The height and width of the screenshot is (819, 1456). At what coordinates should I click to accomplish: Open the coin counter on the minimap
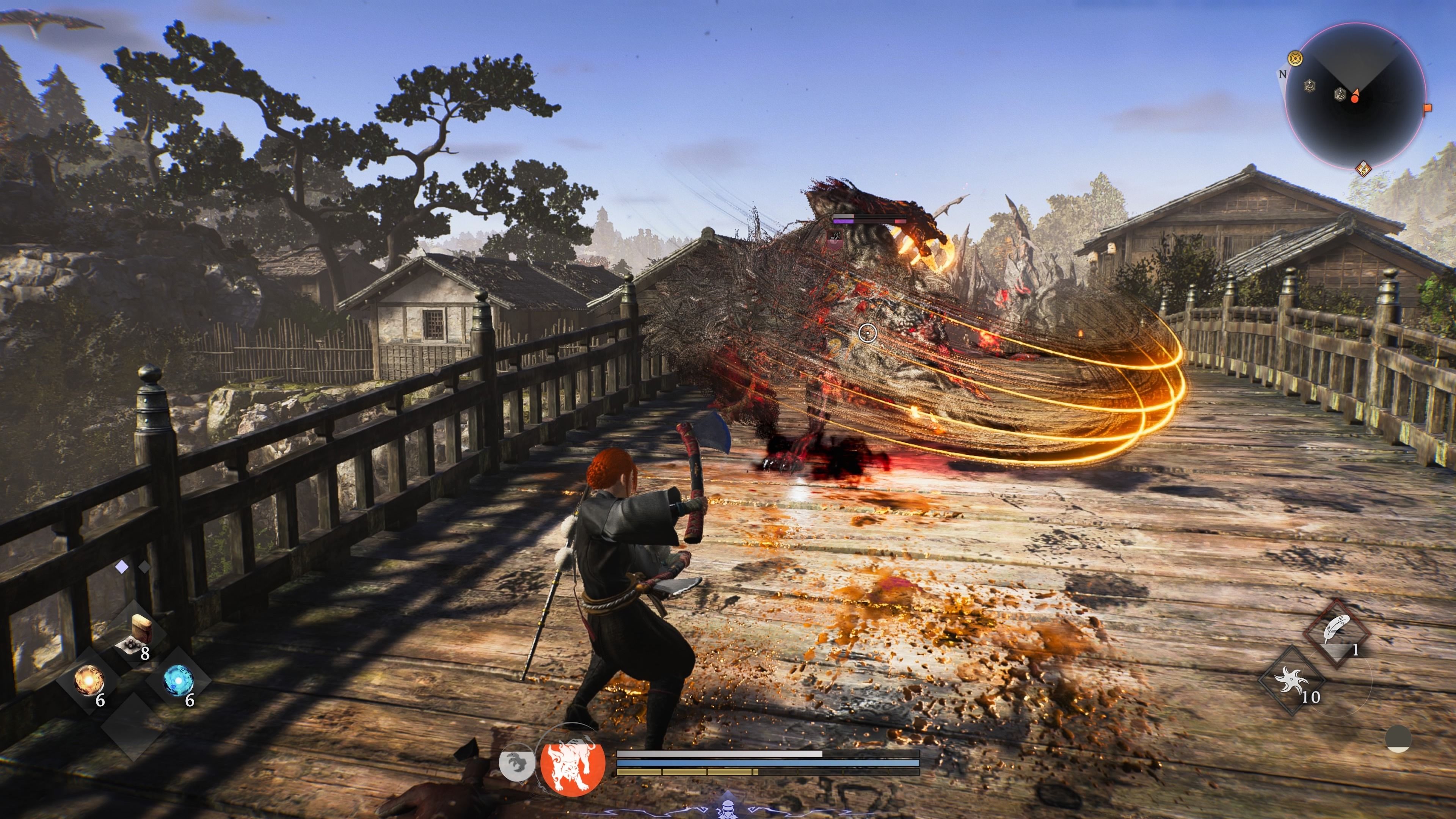(1296, 58)
